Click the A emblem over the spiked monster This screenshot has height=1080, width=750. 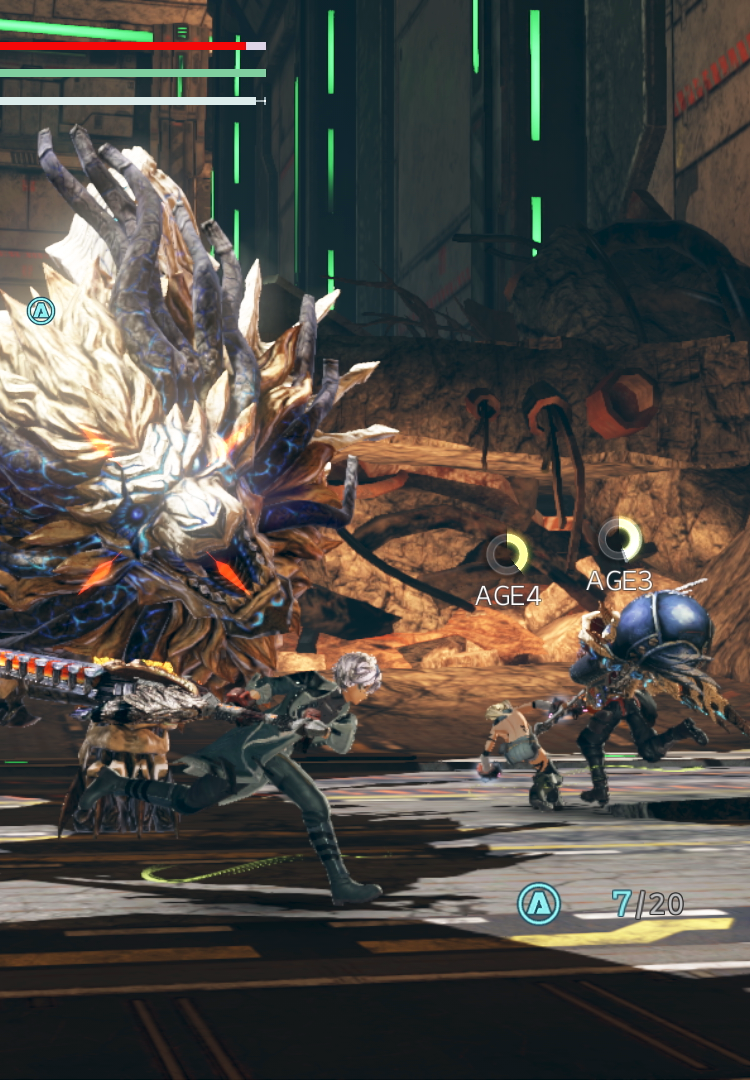[41, 311]
